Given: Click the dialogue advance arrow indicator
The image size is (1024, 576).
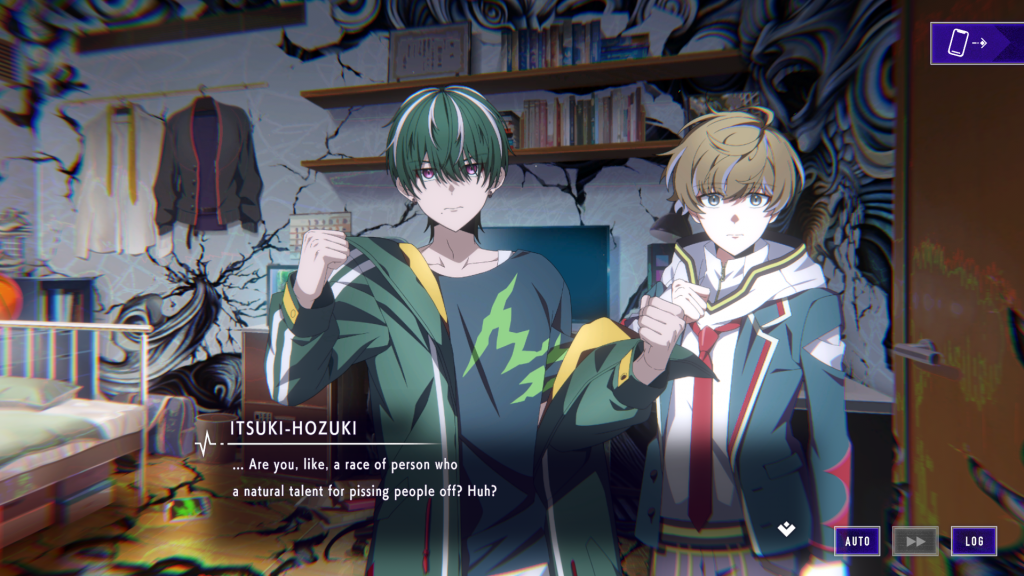Looking at the screenshot, I should pyautogui.click(x=787, y=528).
